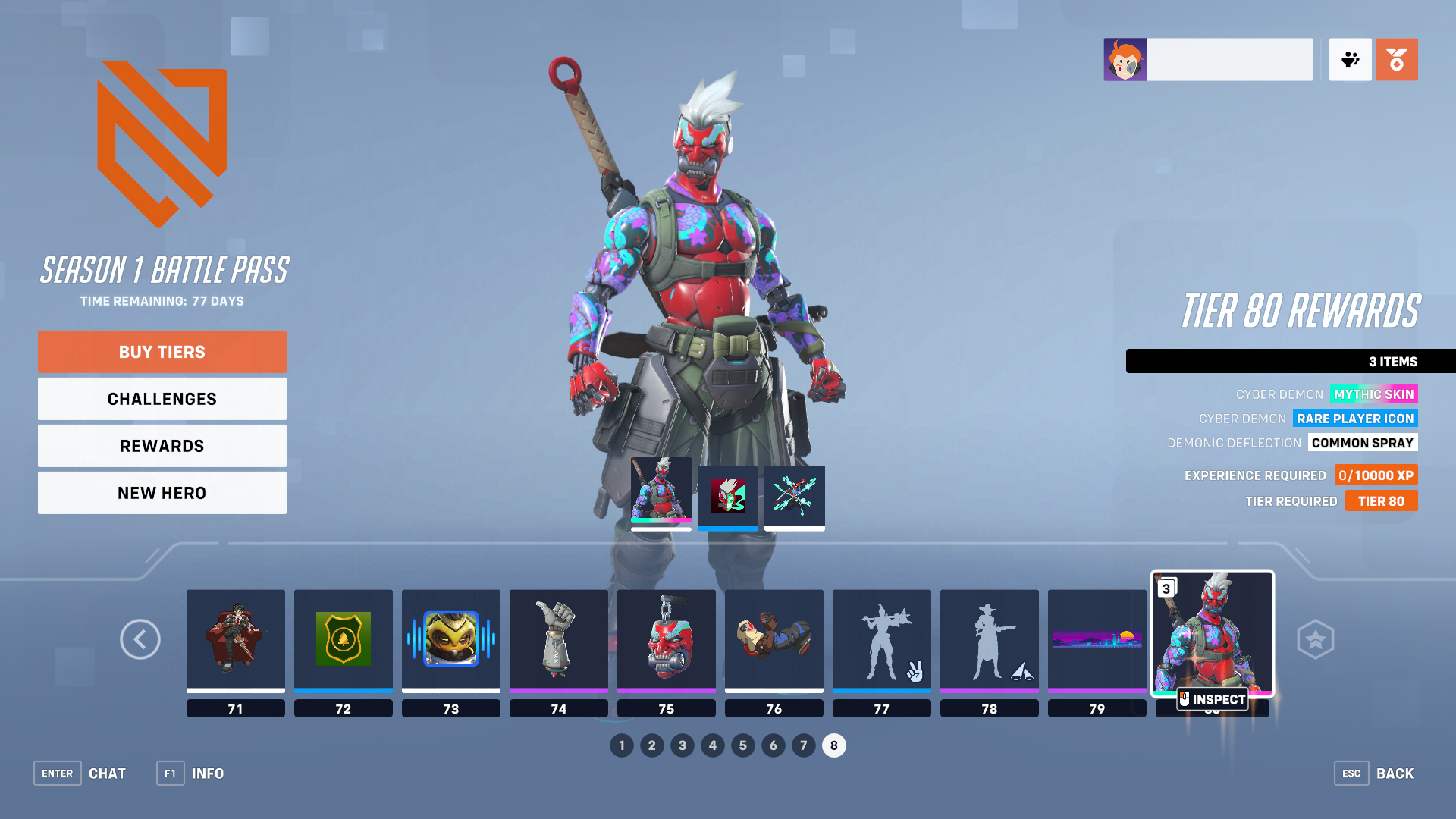The height and width of the screenshot is (819, 1456).
Task: Open the social/groups icon top right
Action: tap(1350, 59)
